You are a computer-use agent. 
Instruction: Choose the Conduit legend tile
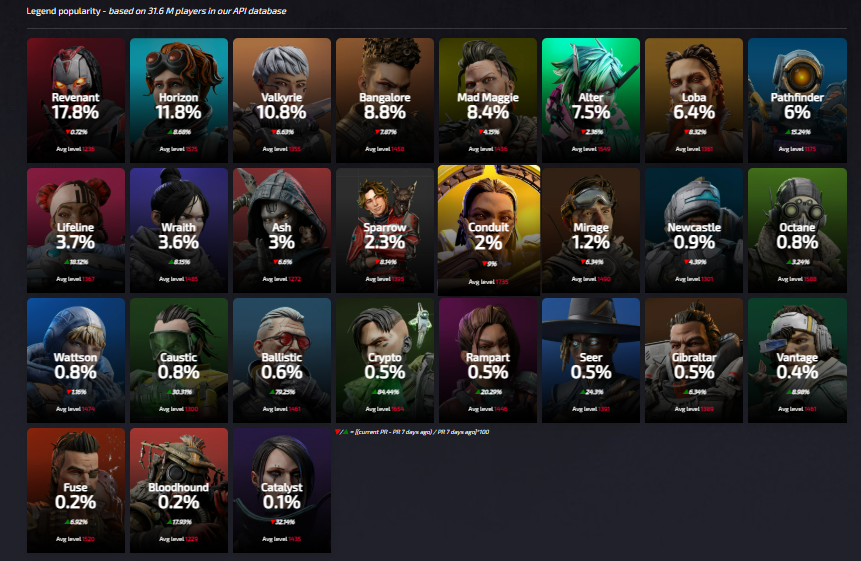click(x=488, y=228)
